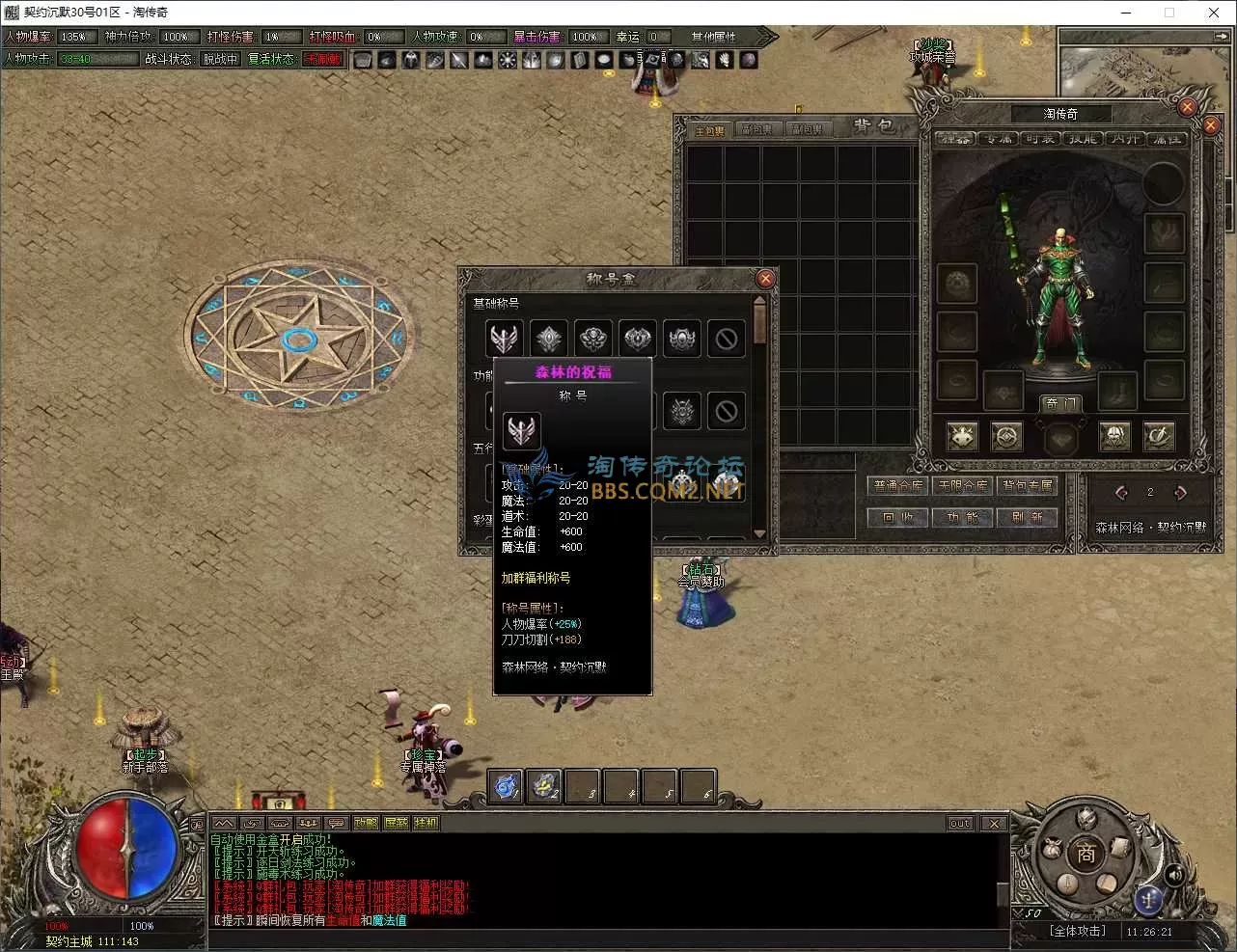
Task: Close the game window
Action: pyautogui.click(x=1213, y=13)
